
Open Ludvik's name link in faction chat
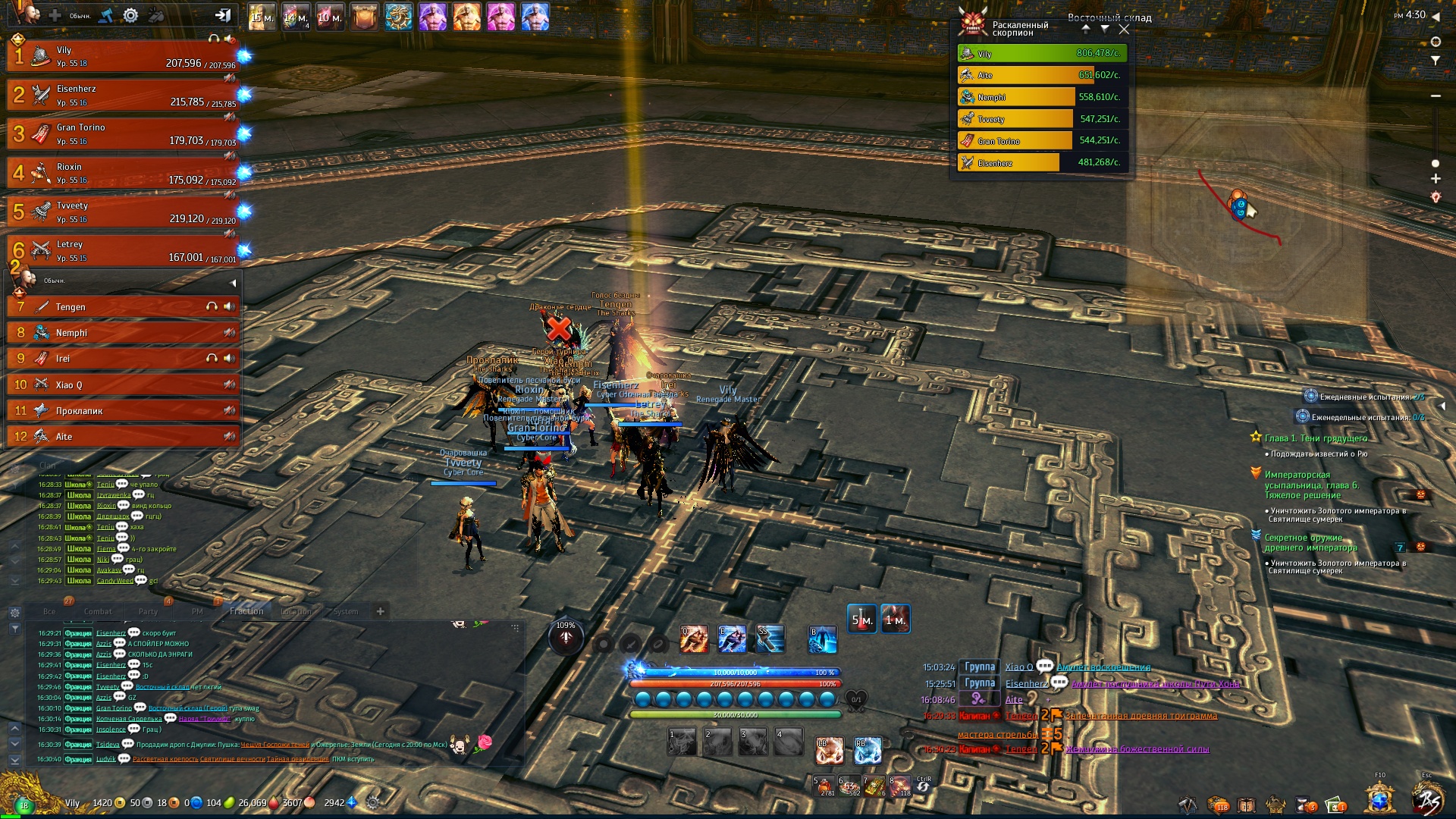(x=106, y=759)
